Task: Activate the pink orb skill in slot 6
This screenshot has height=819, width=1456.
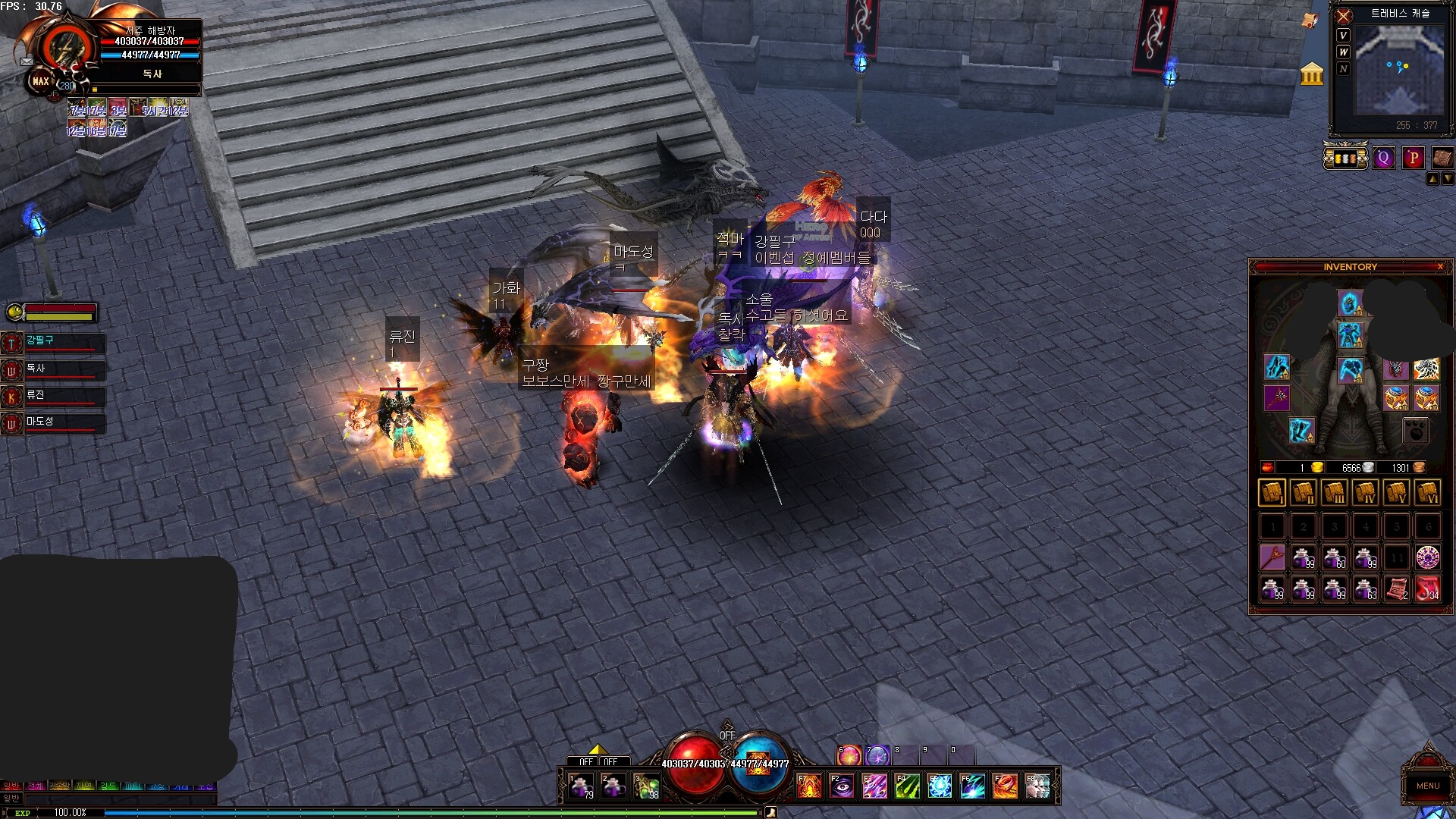Action: coord(849,755)
